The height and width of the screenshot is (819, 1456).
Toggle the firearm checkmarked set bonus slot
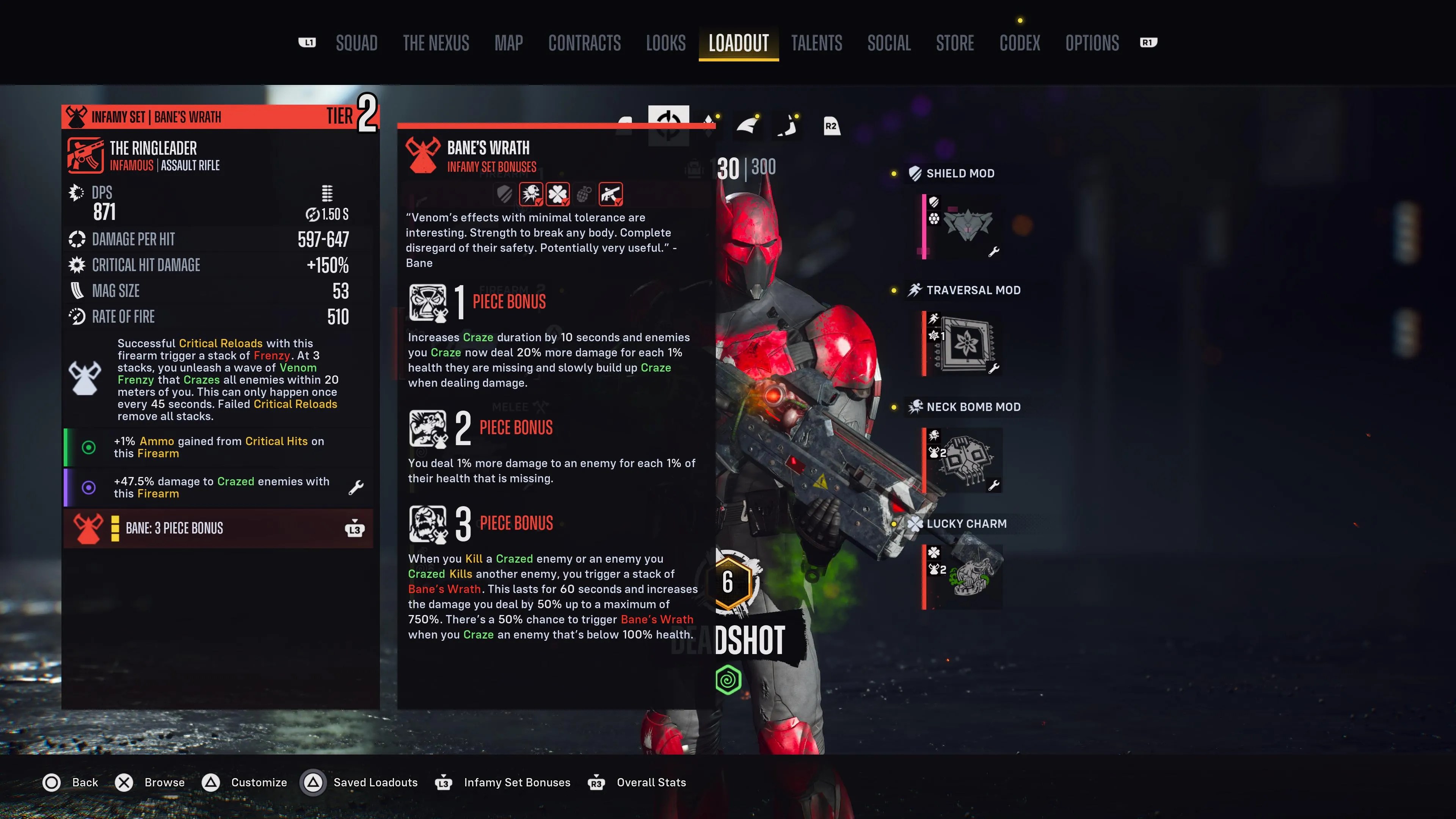(612, 194)
